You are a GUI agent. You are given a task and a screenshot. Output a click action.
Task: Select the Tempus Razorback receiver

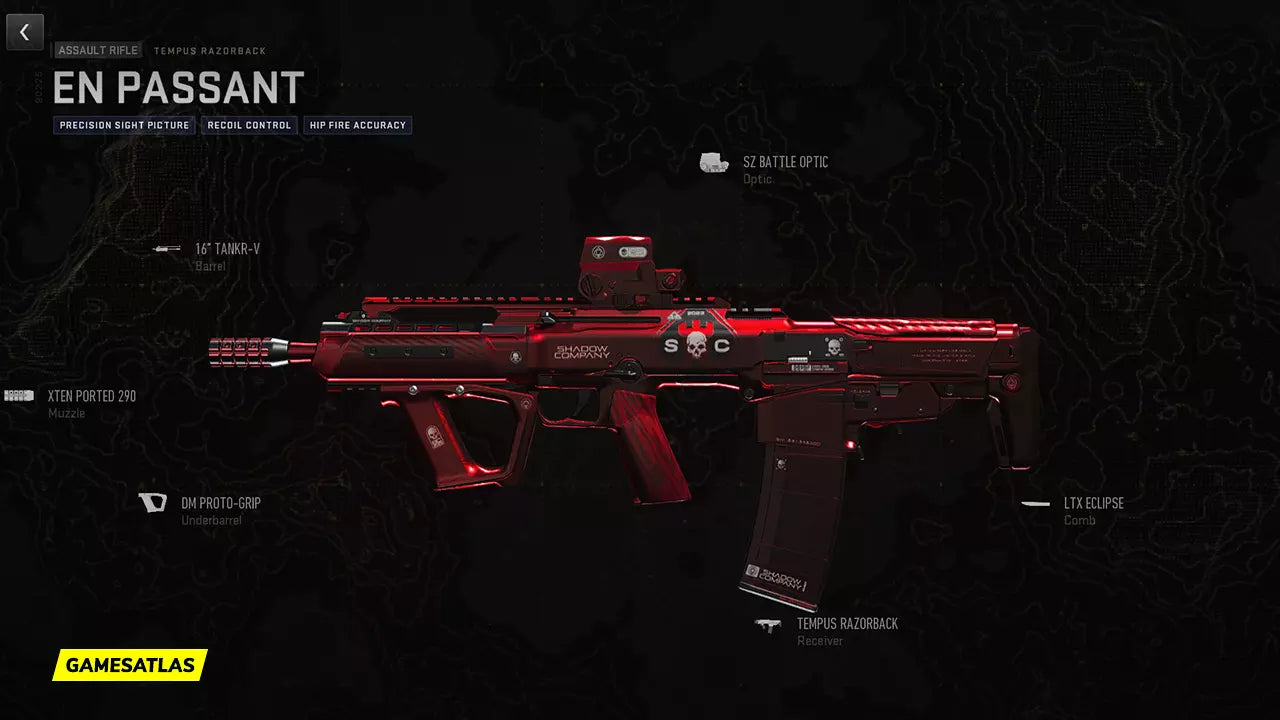(x=846, y=624)
